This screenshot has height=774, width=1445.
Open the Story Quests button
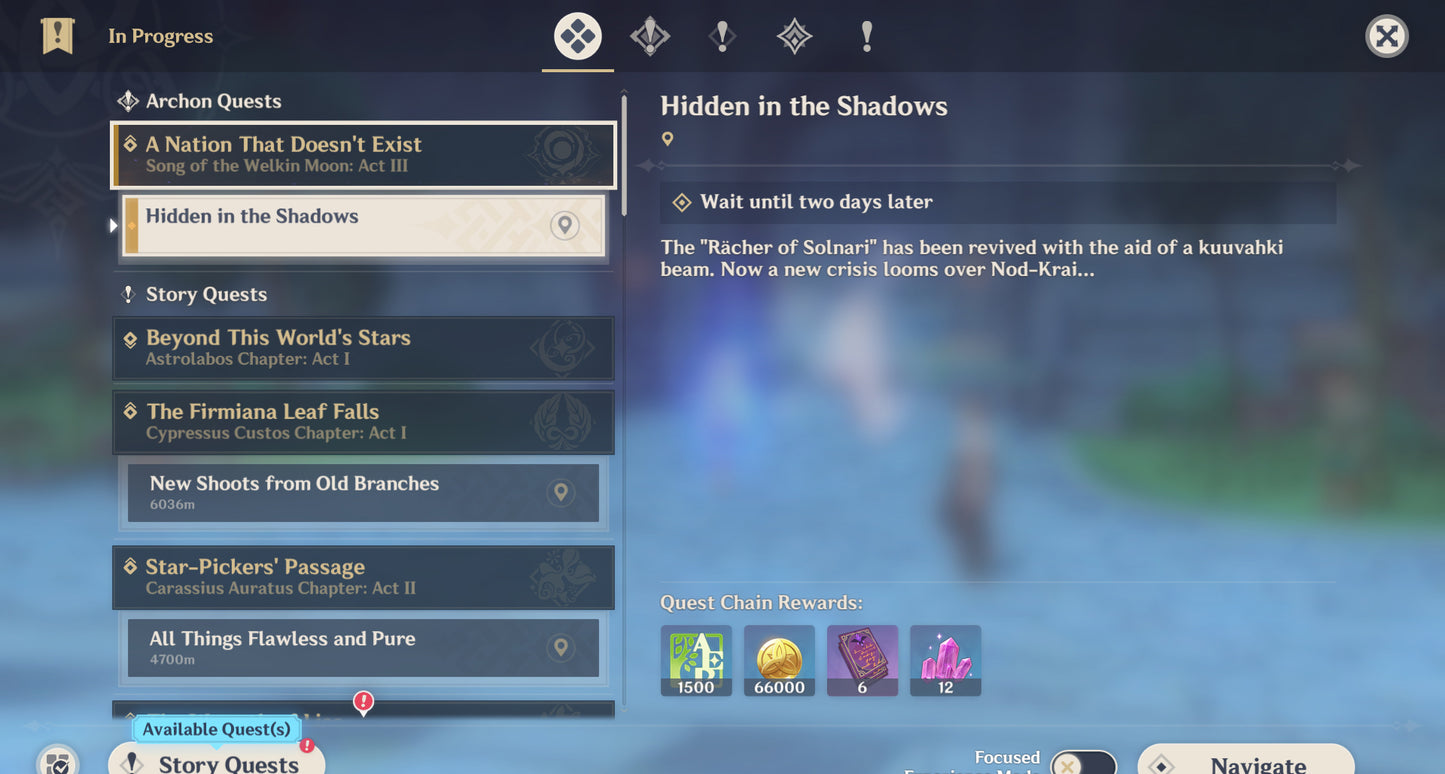pos(216,762)
